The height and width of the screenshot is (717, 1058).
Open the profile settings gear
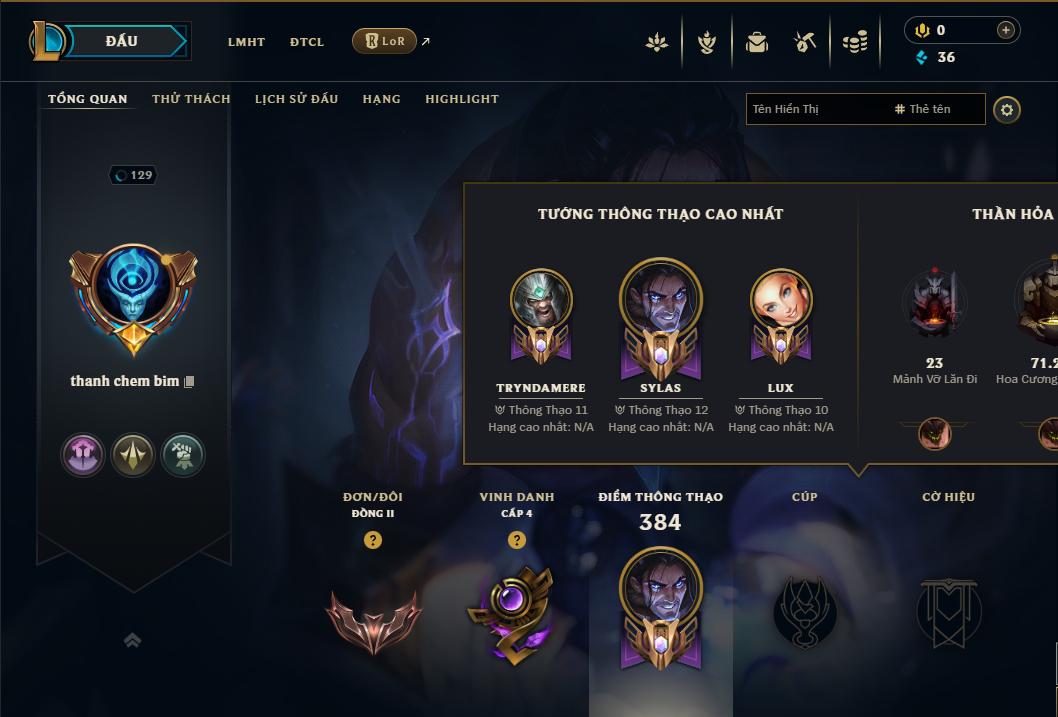point(1007,109)
